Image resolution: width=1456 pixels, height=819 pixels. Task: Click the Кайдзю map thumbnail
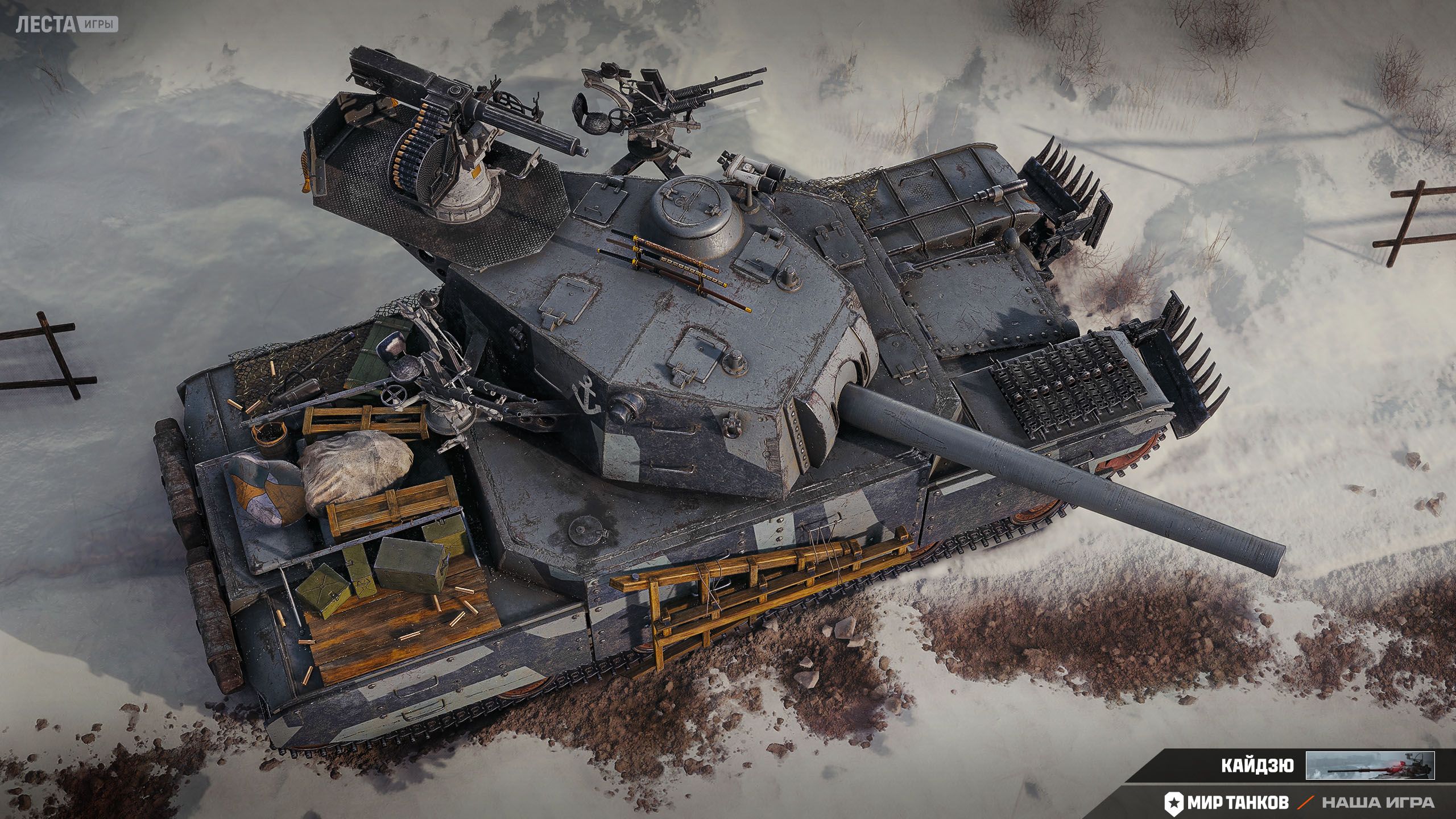[1370, 766]
